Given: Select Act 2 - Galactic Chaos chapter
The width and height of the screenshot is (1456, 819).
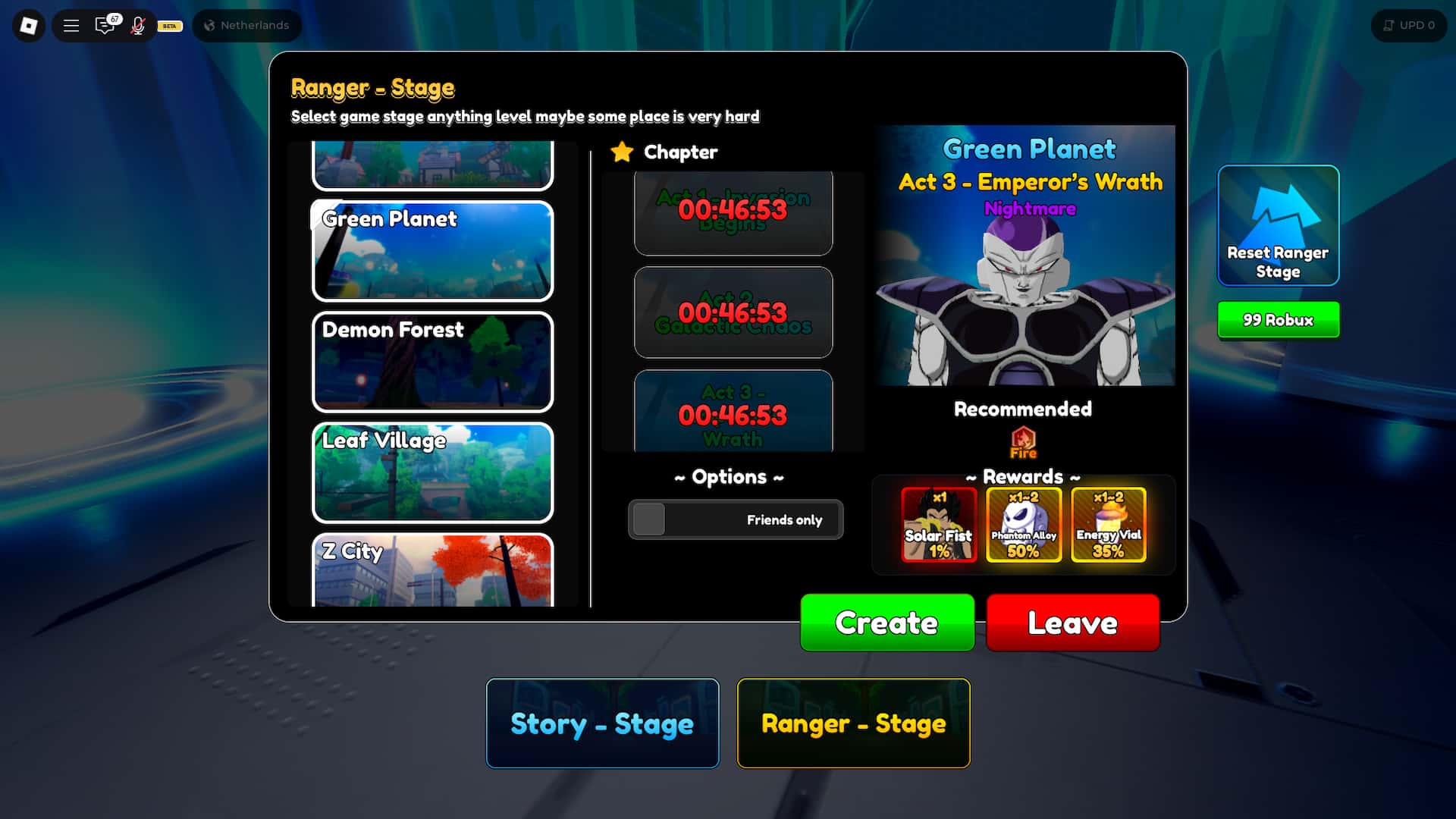Looking at the screenshot, I should [x=733, y=312].
